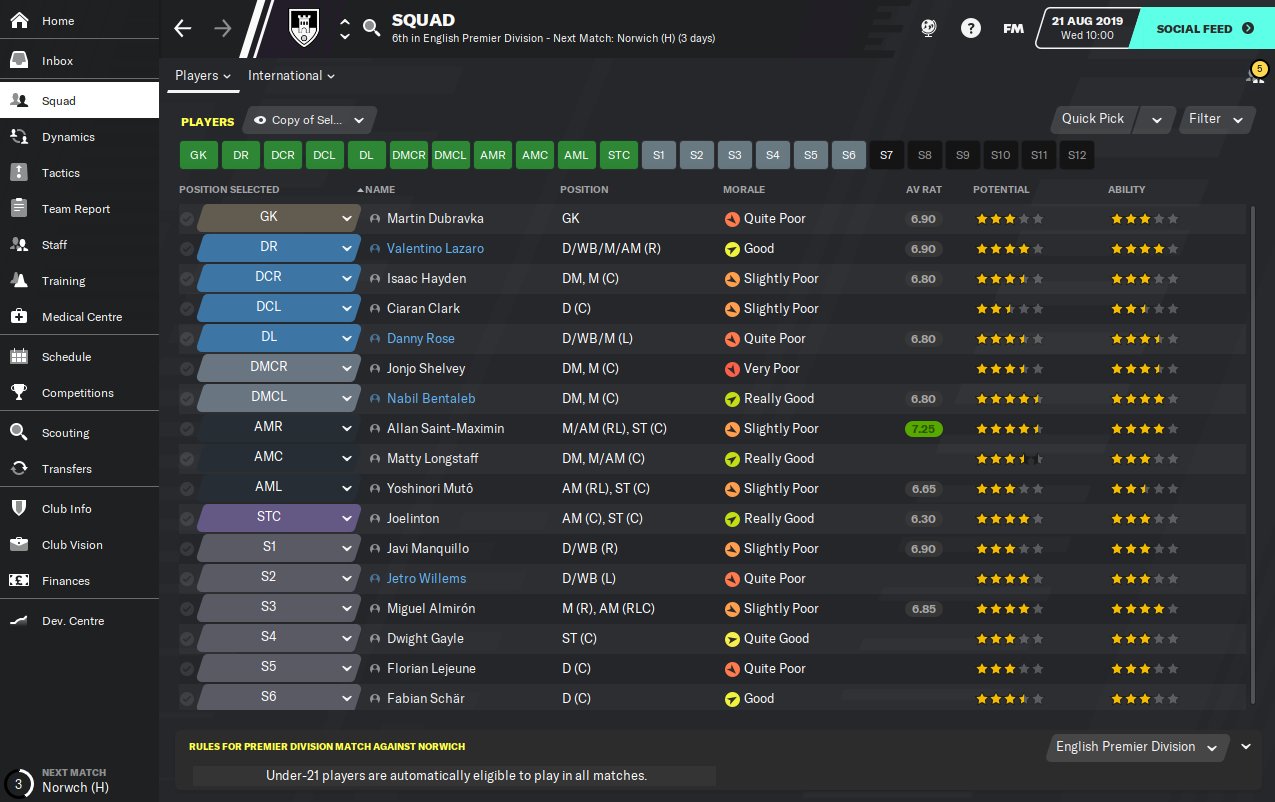Expand the International dropdown

click(x=291, y=76)
